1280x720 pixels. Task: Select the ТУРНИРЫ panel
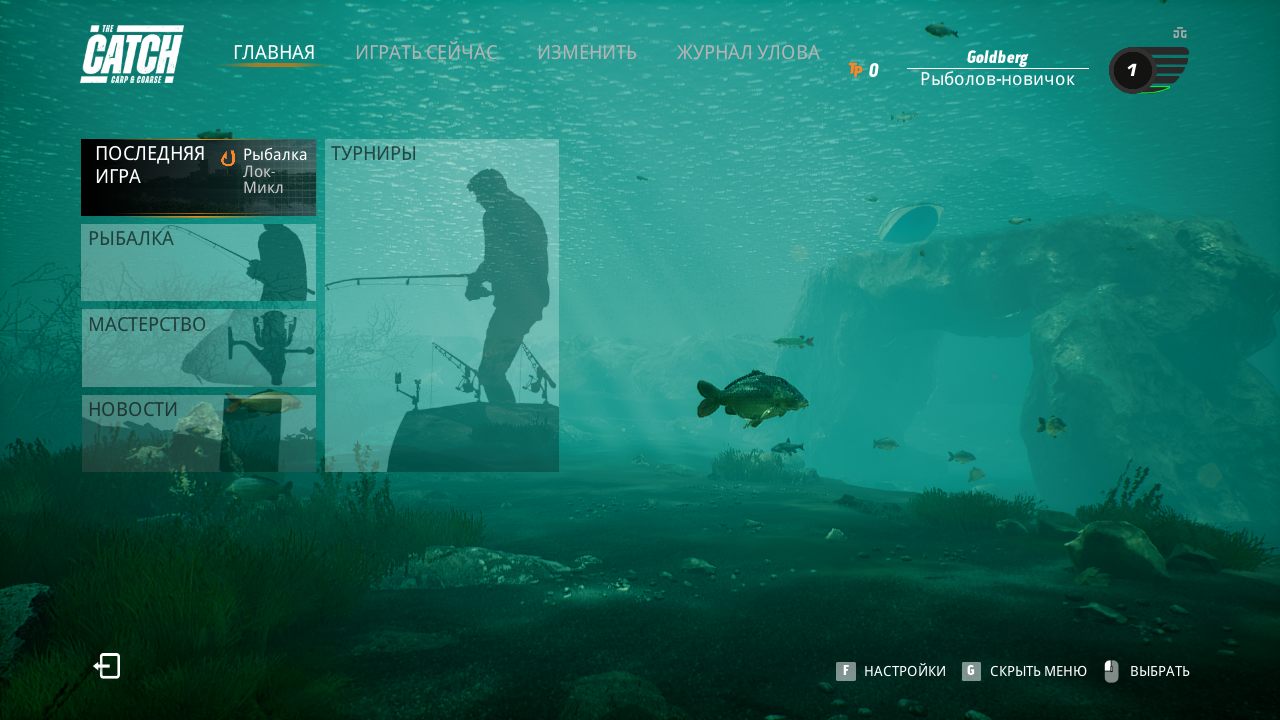pyautogui.click(x=442, y=305)
